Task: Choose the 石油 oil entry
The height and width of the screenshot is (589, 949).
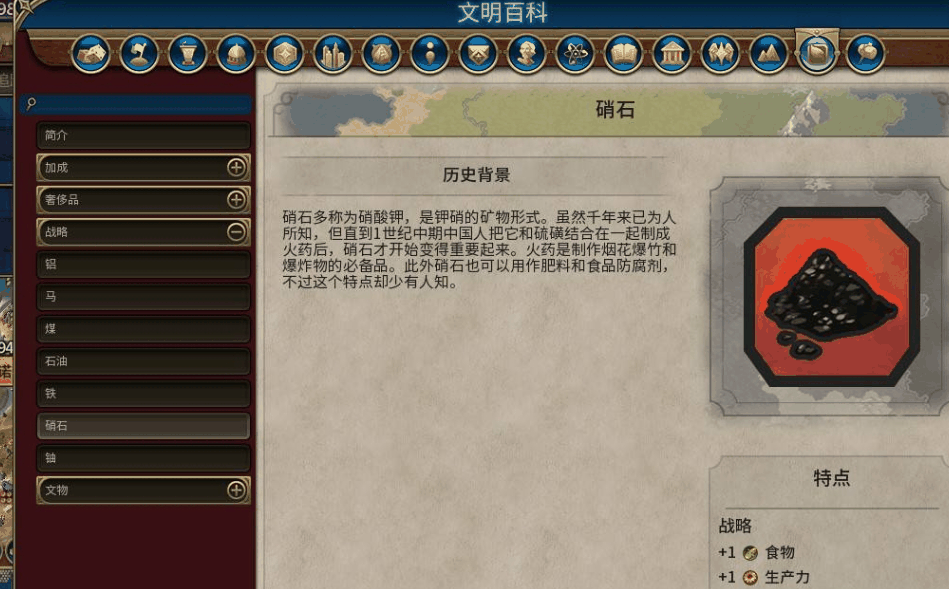Action: (143, 361)
